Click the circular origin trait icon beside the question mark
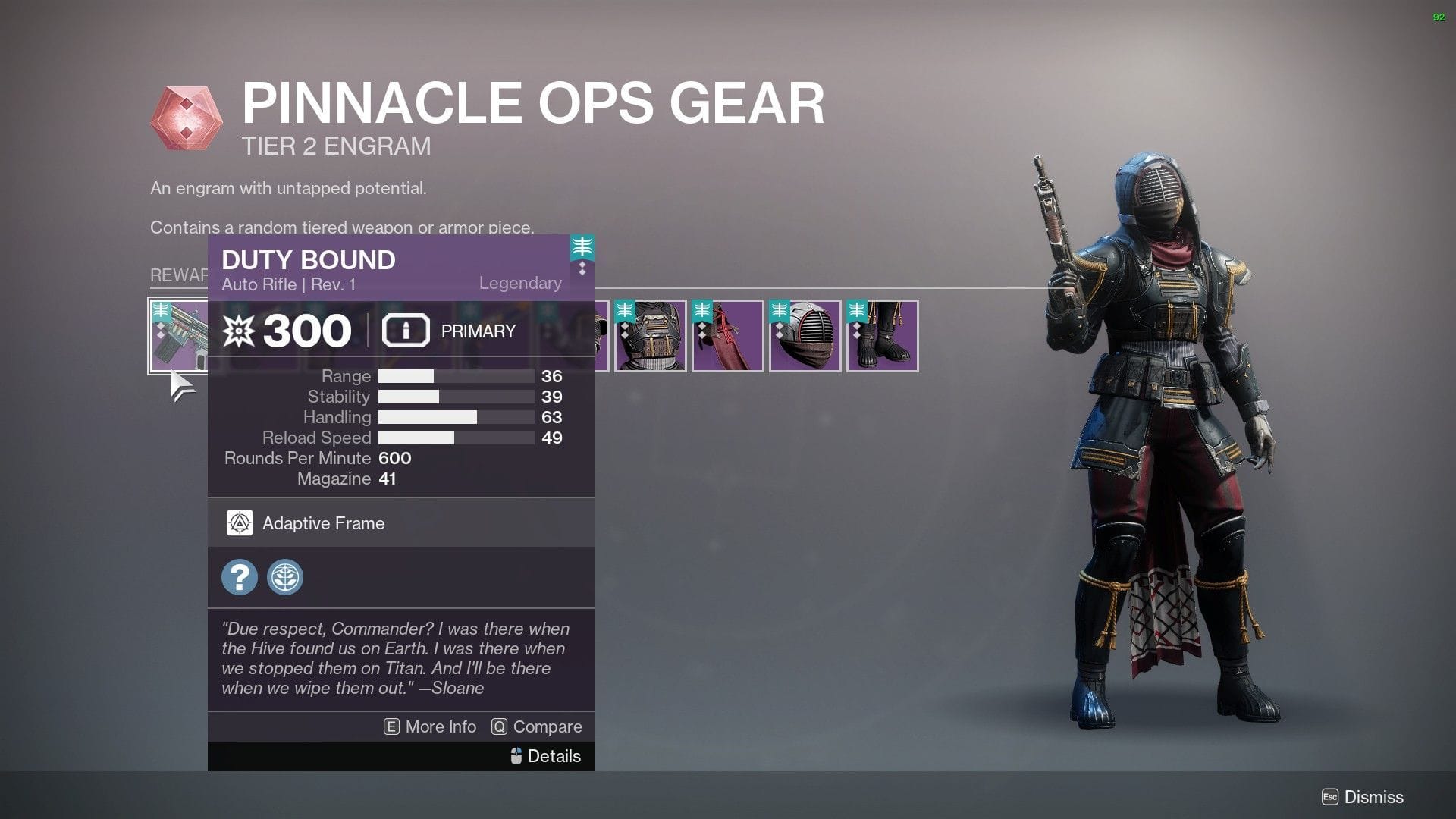 coord(284,577)
